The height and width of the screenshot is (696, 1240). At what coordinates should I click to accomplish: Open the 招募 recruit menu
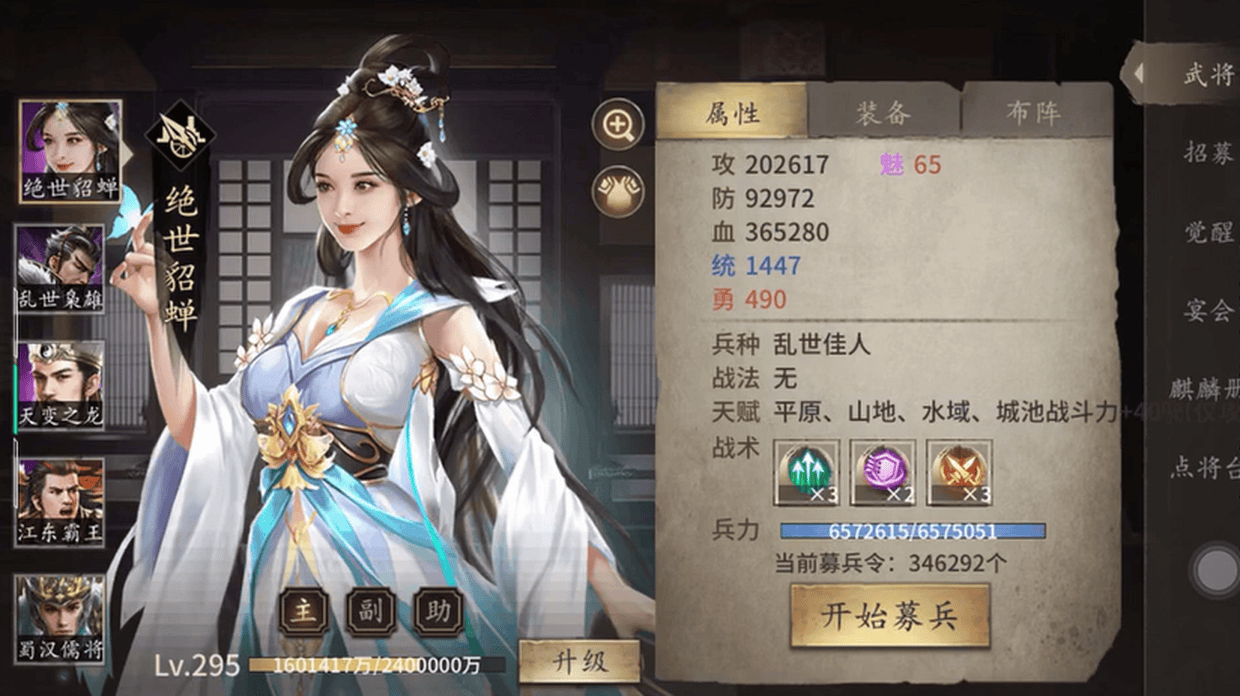(1207, 153)
